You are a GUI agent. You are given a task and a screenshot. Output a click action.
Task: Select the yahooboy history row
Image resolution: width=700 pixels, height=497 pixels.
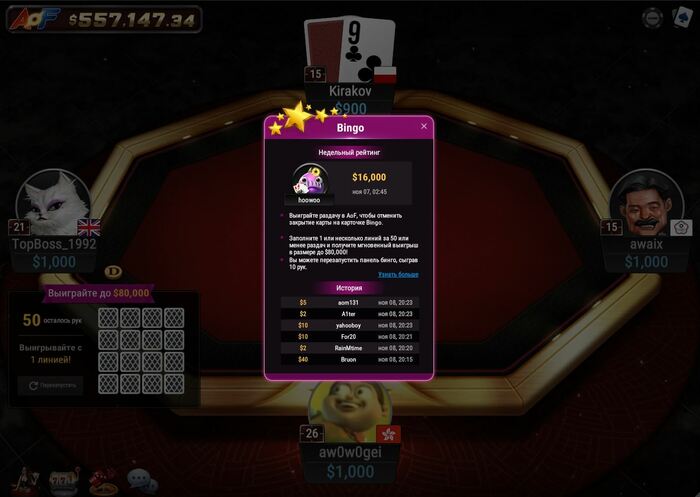point(349,325)
